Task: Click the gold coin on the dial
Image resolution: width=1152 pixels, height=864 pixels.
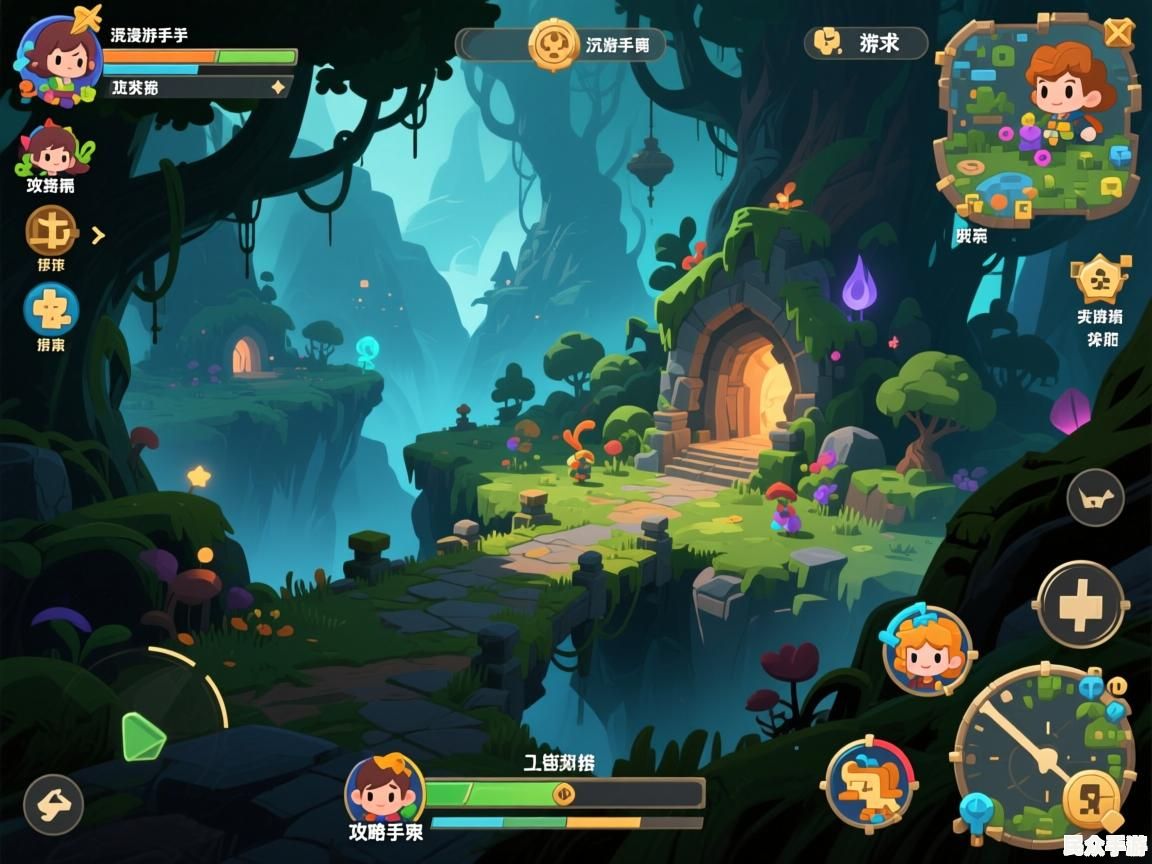Action: pos(1092,799)
